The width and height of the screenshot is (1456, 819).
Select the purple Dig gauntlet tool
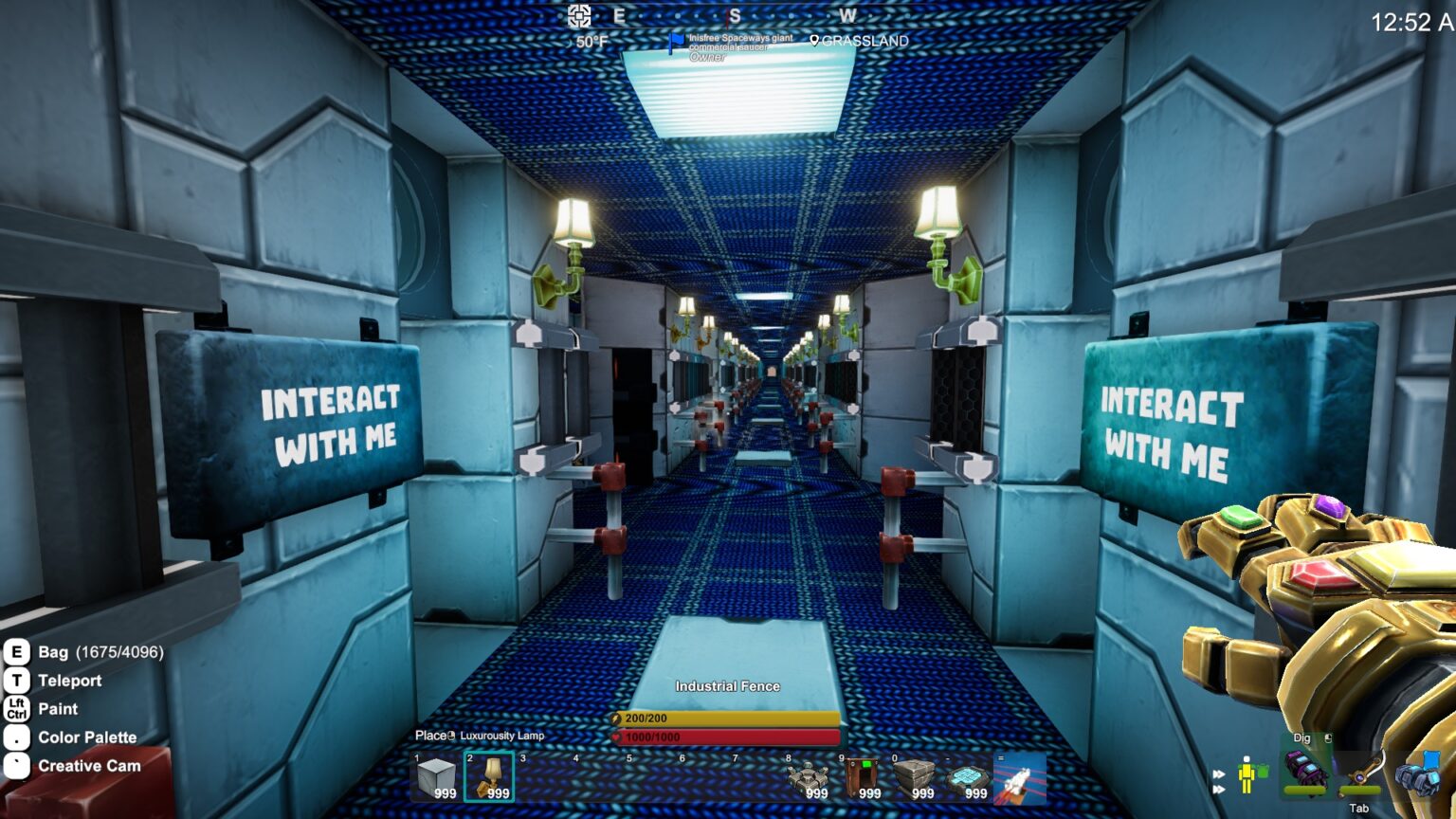[x=1304, y=770]
